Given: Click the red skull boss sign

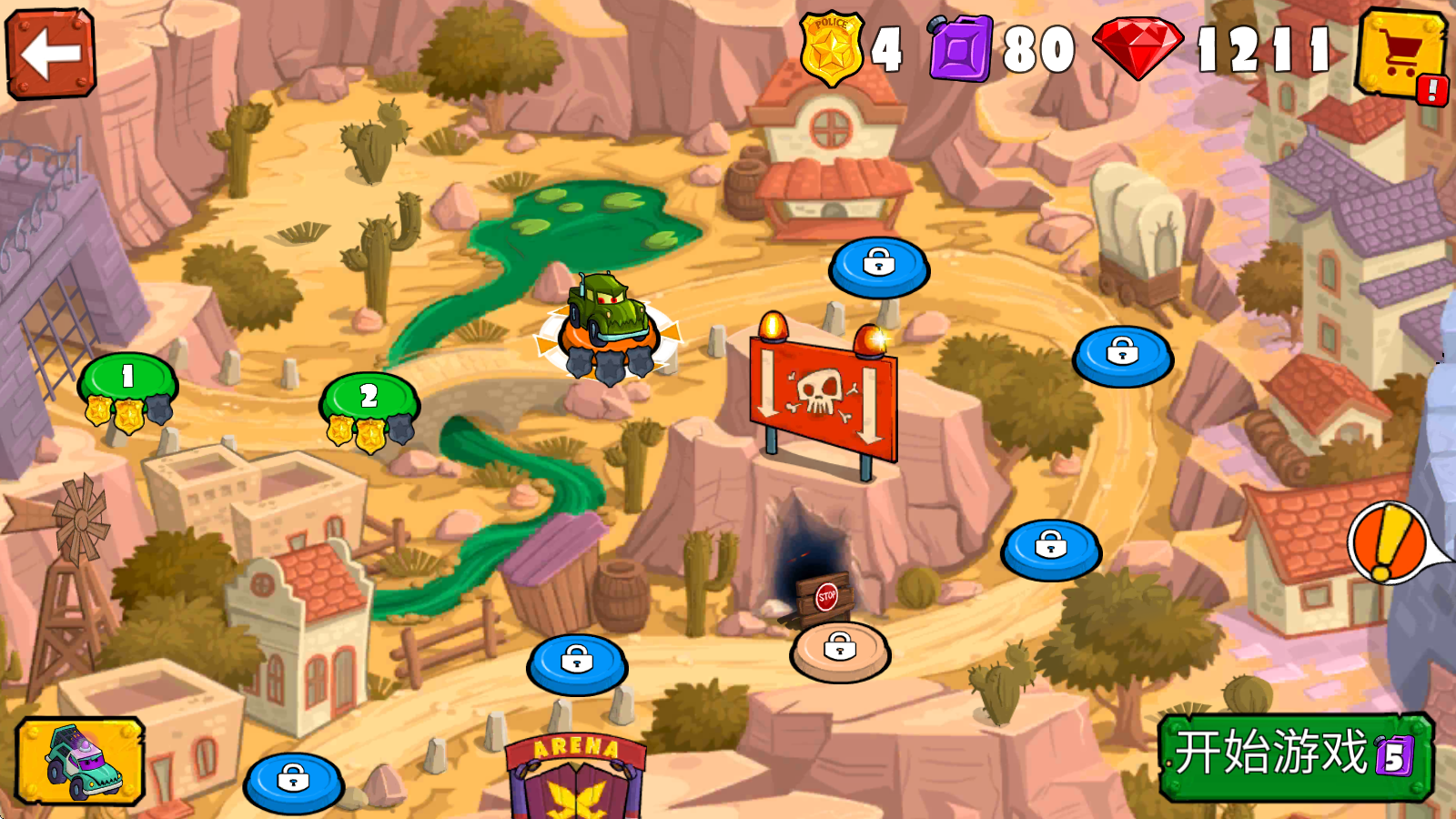Looking at the screenshot, I should pos(823,396).
